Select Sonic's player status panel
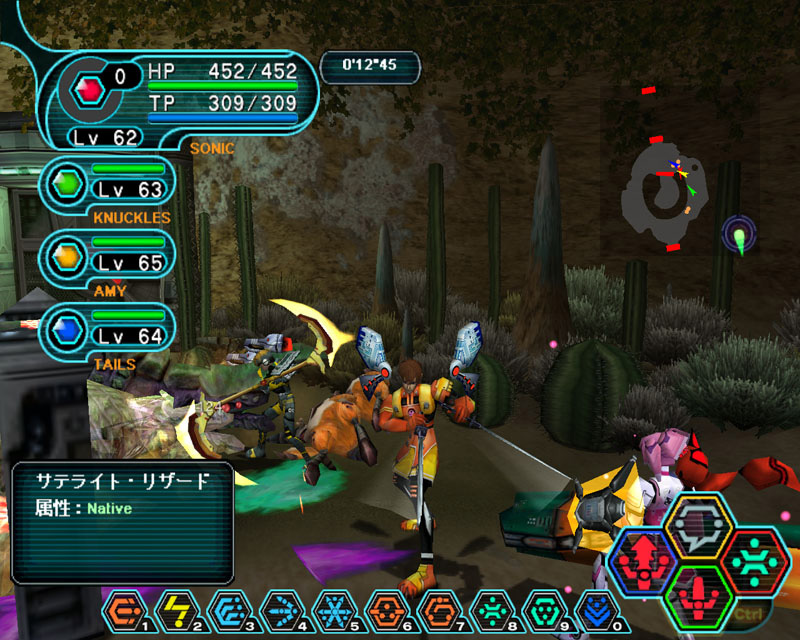This screenshot has width=800, height=640. click(180, 95)
